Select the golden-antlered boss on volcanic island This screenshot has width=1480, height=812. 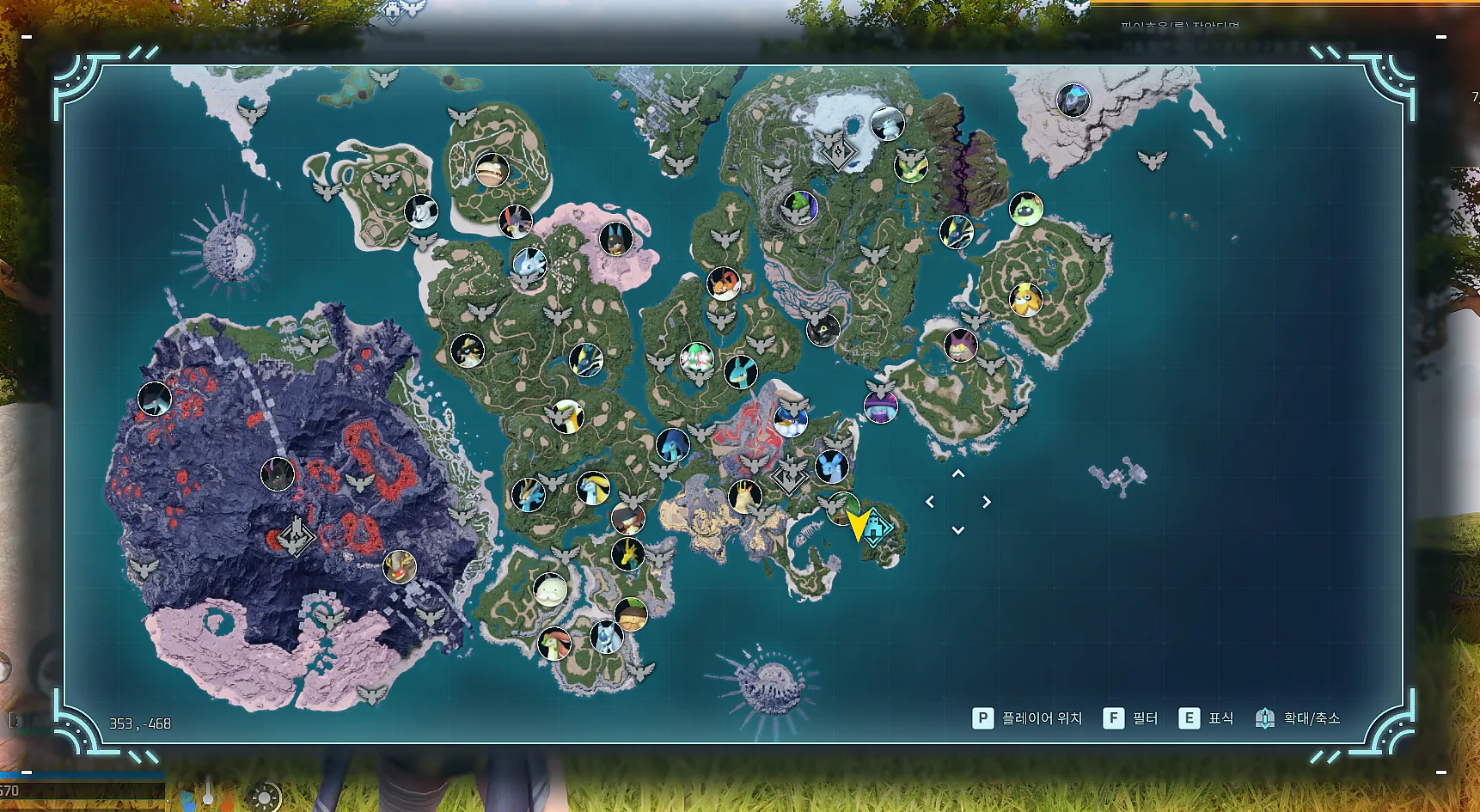pos(399,566)
